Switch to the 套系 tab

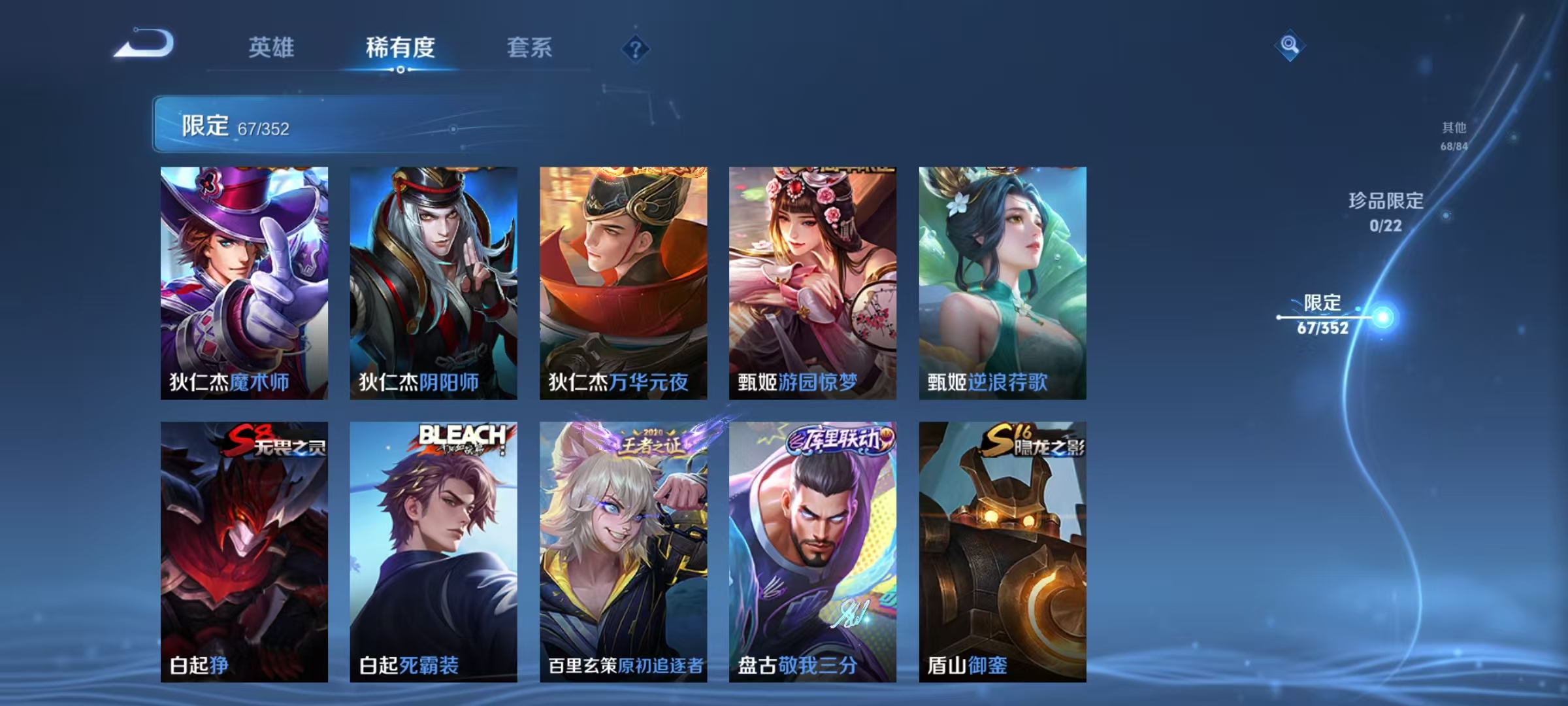pyautogui.click(x=529, y=47)
